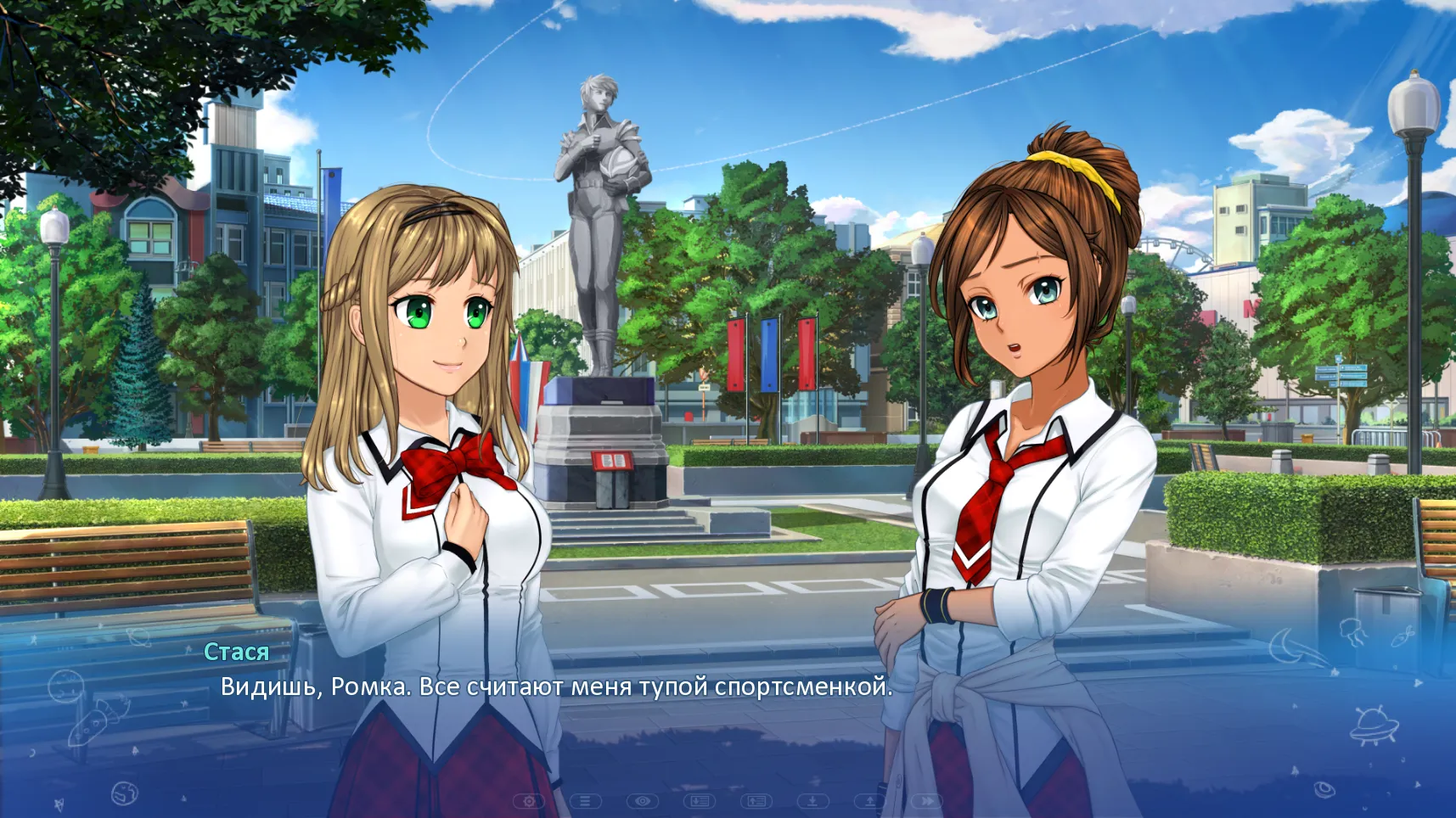Activate the fast-forward skip button
Screen dimensions: 1456x818
point(927,800)
